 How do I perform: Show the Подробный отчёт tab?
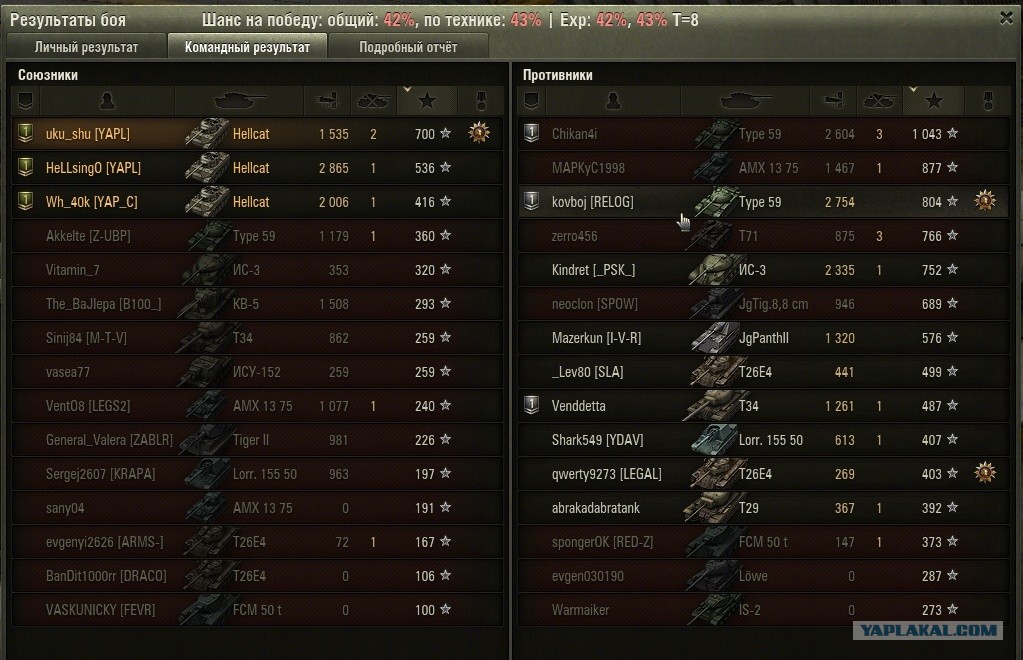408,47
